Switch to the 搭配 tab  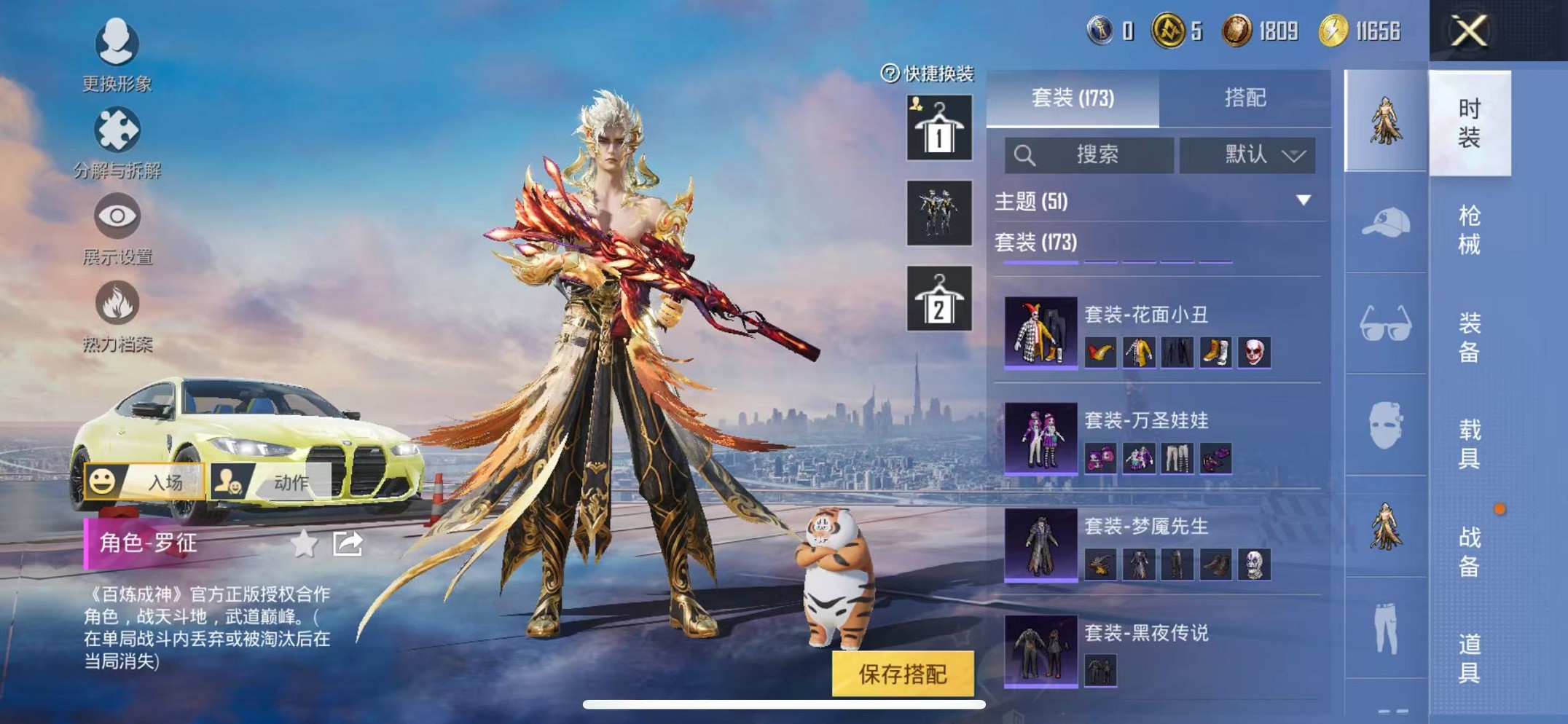pos(1244,98)
